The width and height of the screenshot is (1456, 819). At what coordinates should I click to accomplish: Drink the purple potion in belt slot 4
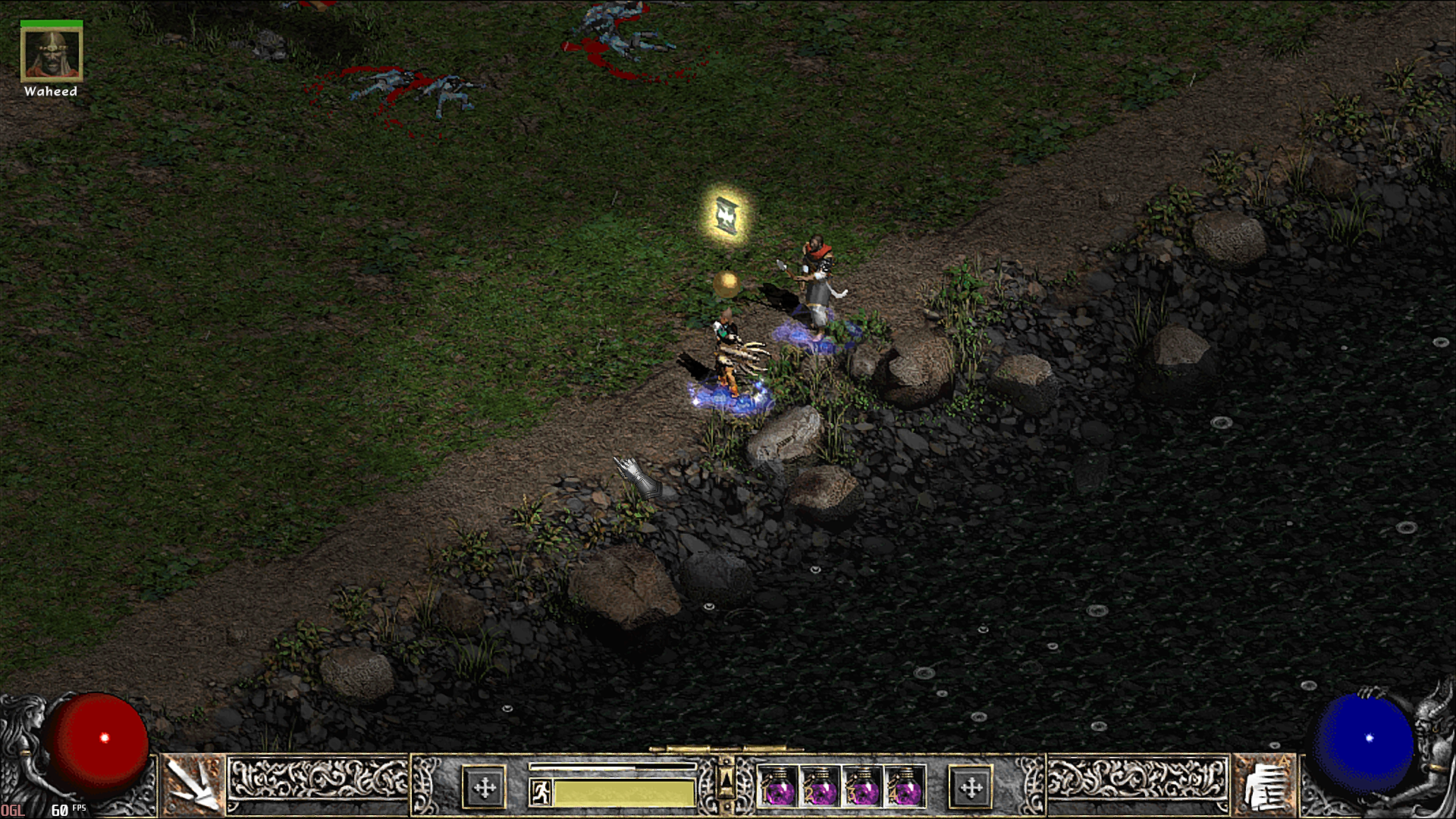coord(905,786)
